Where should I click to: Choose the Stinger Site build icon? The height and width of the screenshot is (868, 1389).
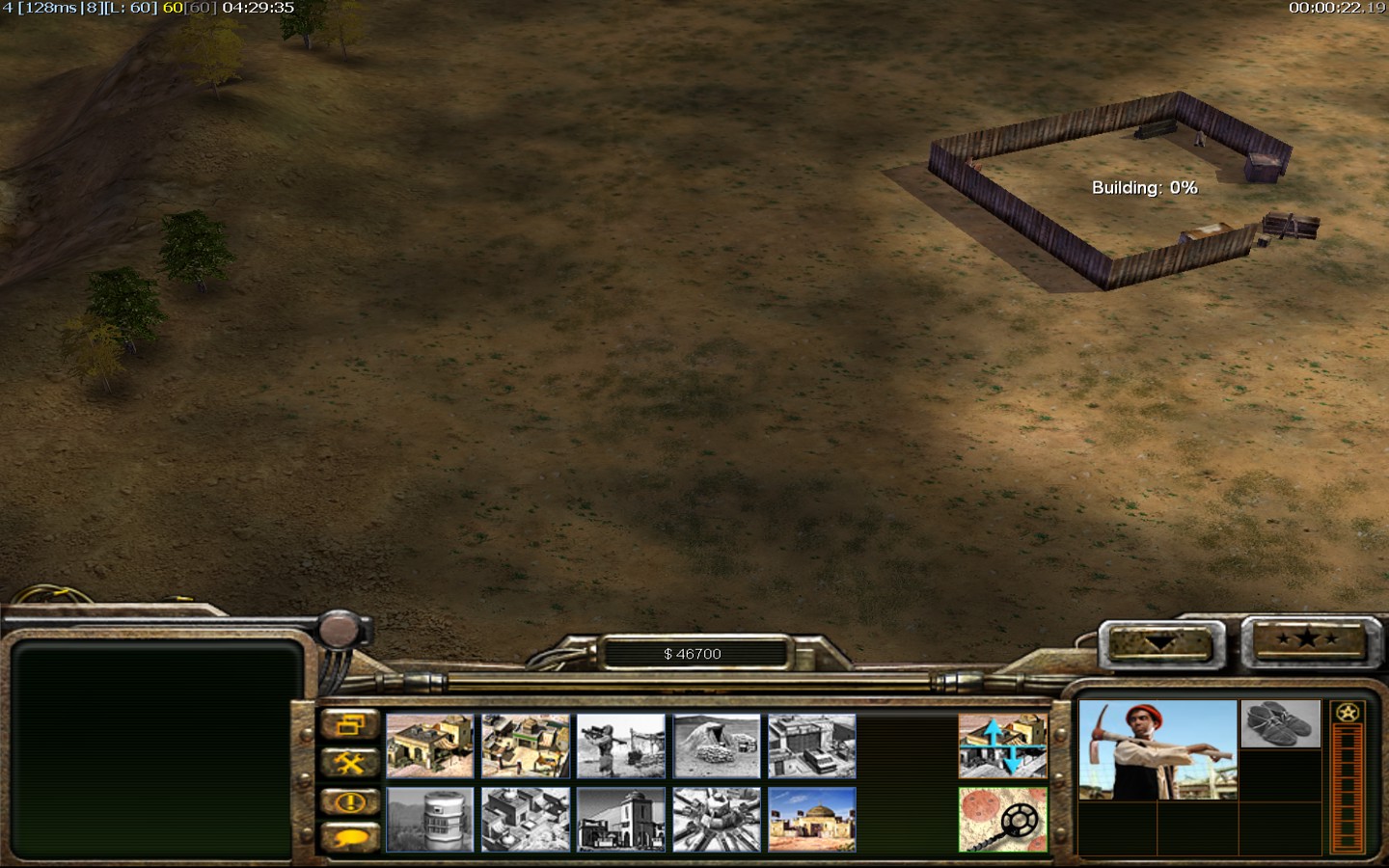tap(621, 746)
